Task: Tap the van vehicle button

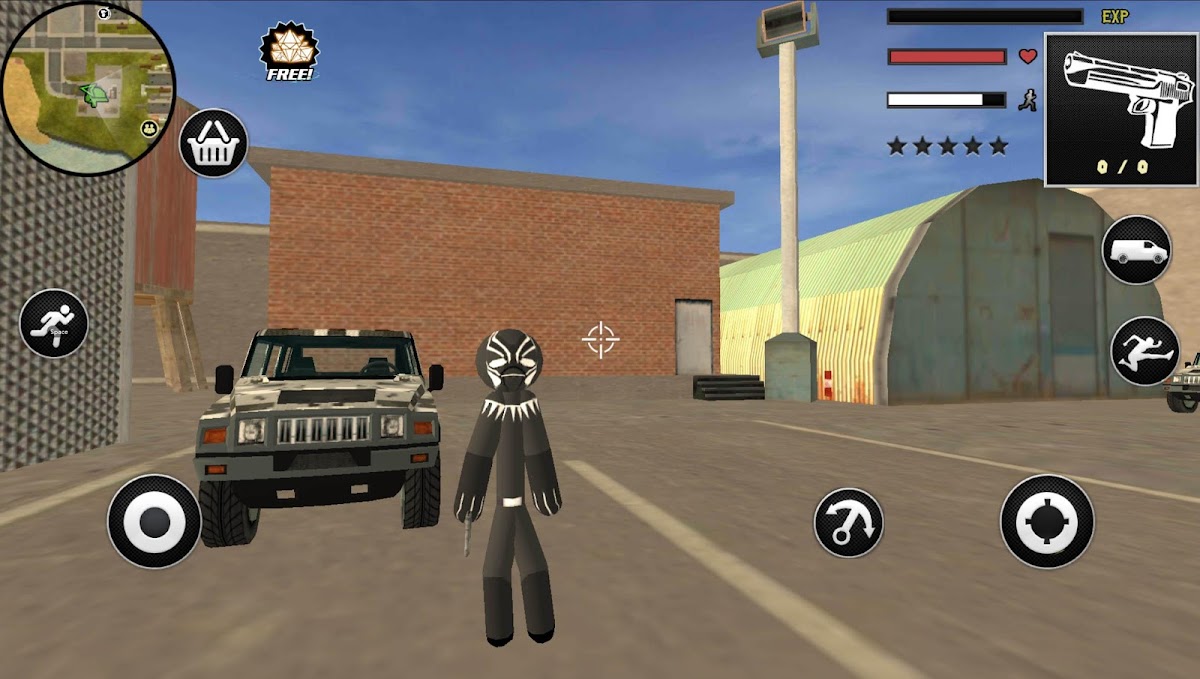Action: [x=1137, y=250]
